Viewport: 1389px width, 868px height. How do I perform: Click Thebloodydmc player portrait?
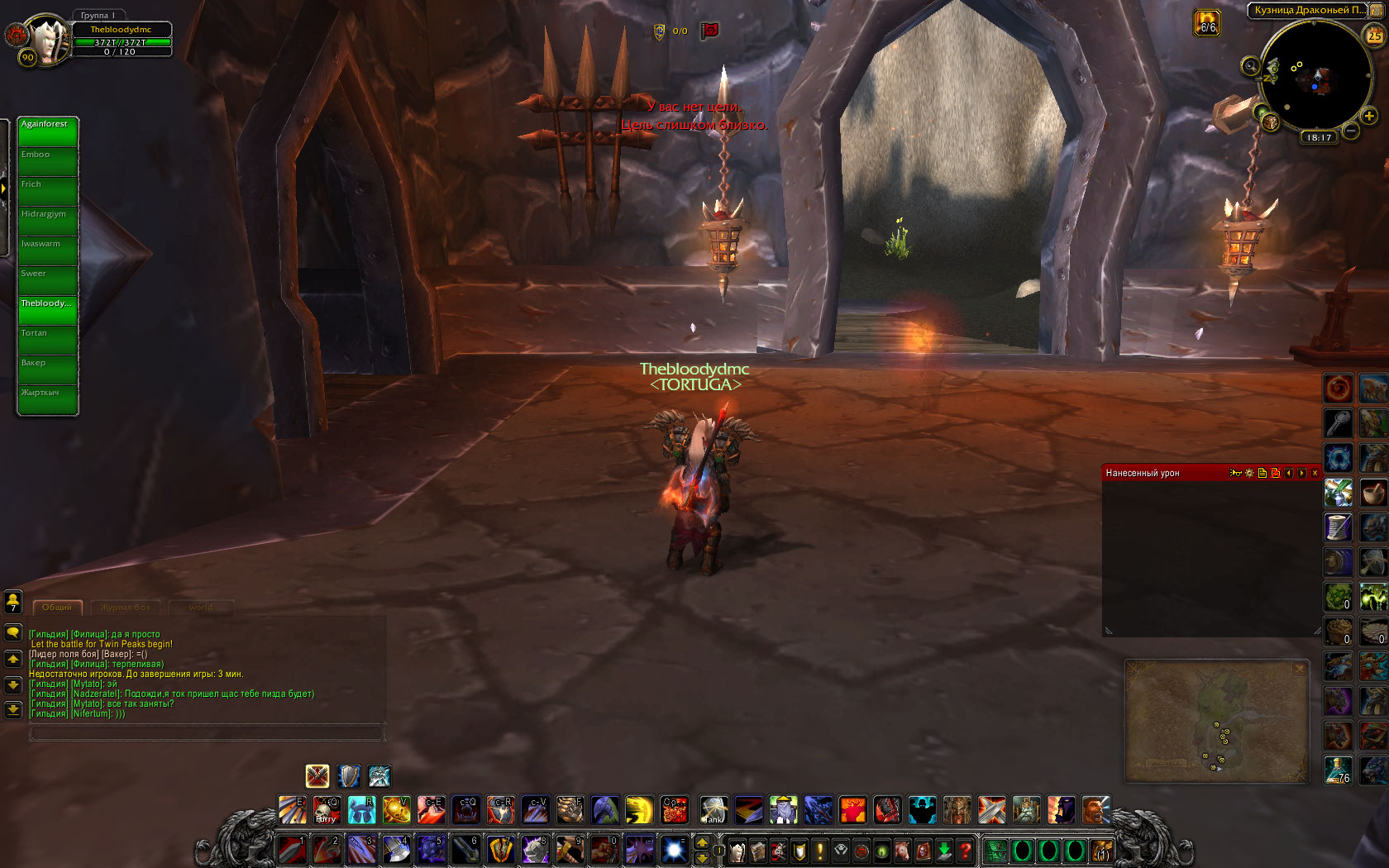pos(50,39)
